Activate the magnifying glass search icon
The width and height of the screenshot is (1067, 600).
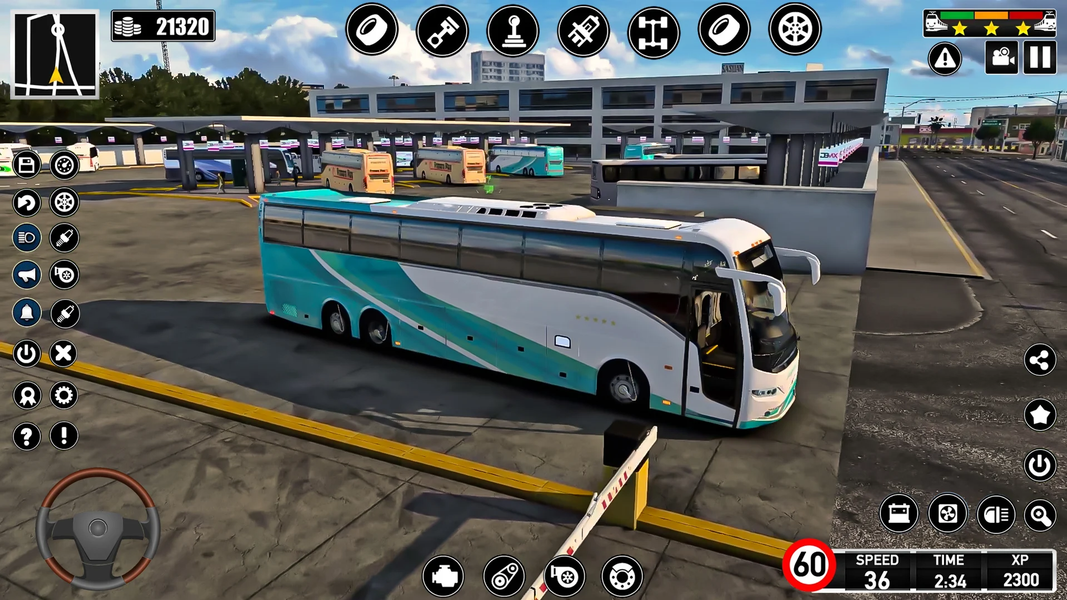1040,515
